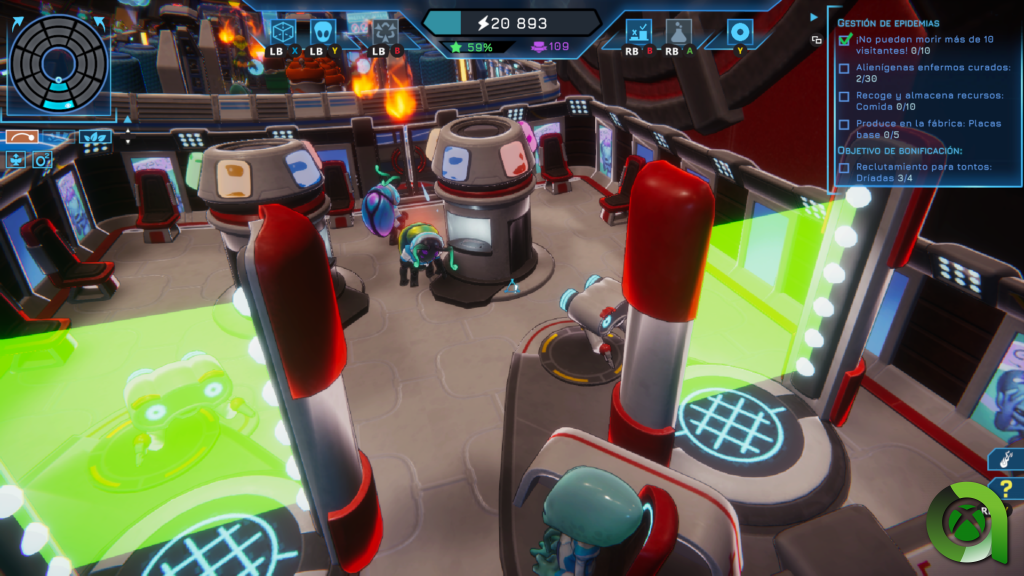The height and width of the screenshot is (576, 1024).
Task: Open the yellow question mark help
Action: click(1006, 489)
